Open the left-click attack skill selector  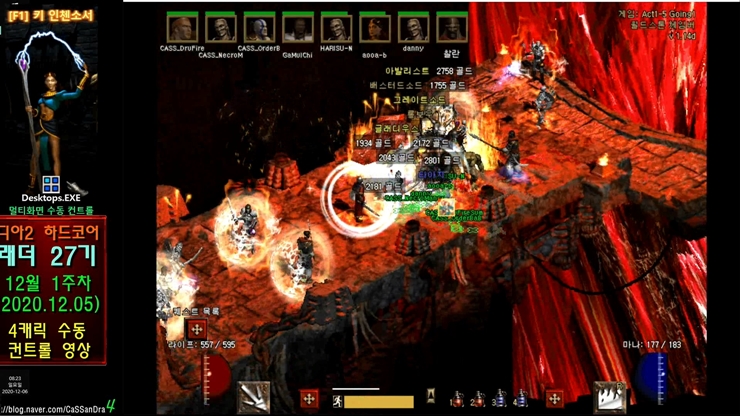point(253,397)
